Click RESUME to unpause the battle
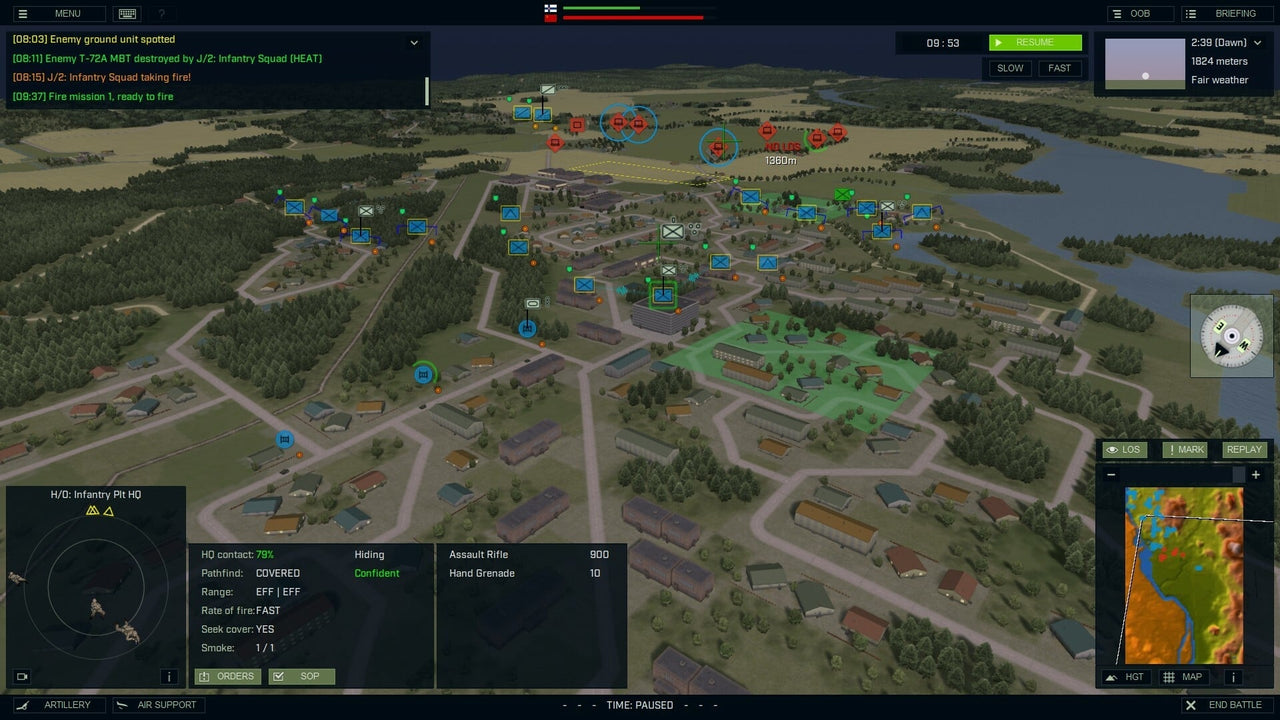This screenshot has height=720, width=1280. point(1035,42)
